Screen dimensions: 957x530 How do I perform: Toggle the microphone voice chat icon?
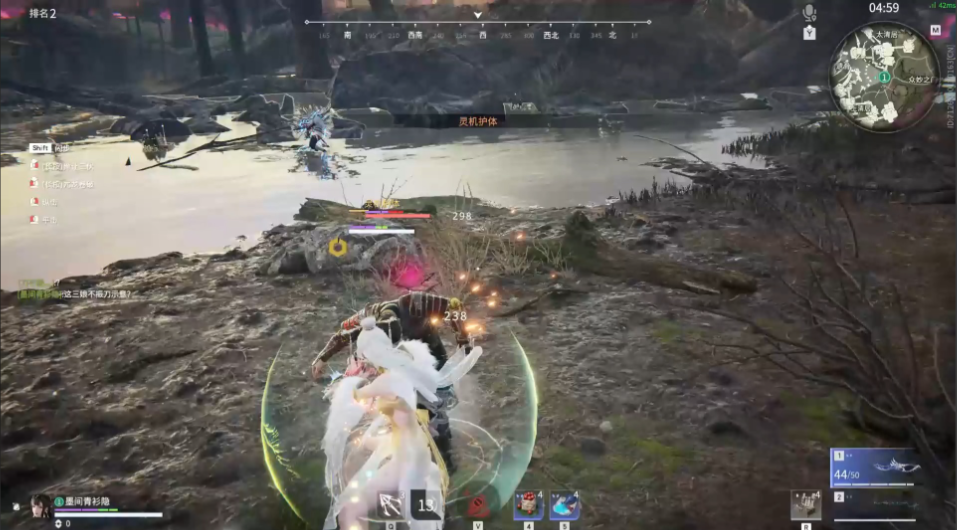809,12
